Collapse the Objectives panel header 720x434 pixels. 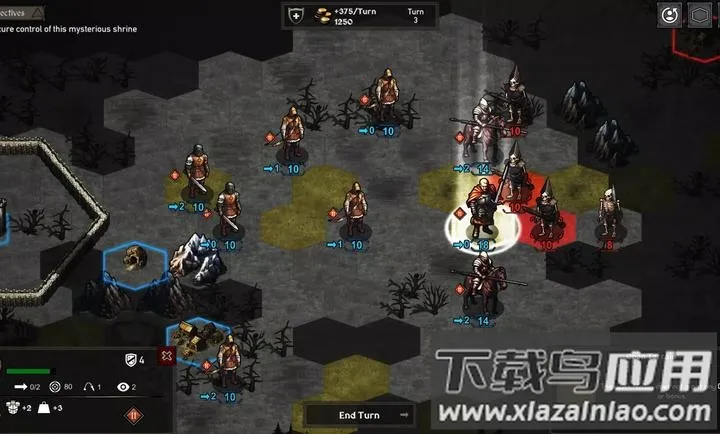(x=37, y=12)
